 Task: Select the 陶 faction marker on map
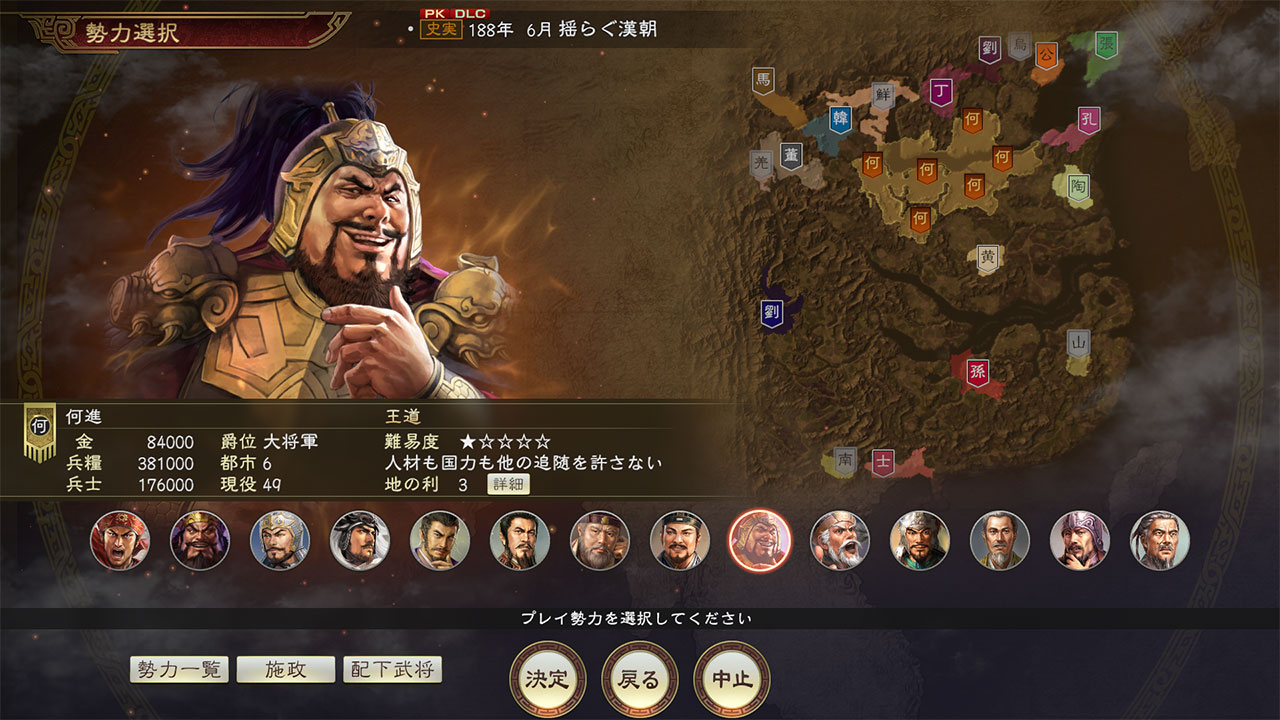pos(1078,187)
